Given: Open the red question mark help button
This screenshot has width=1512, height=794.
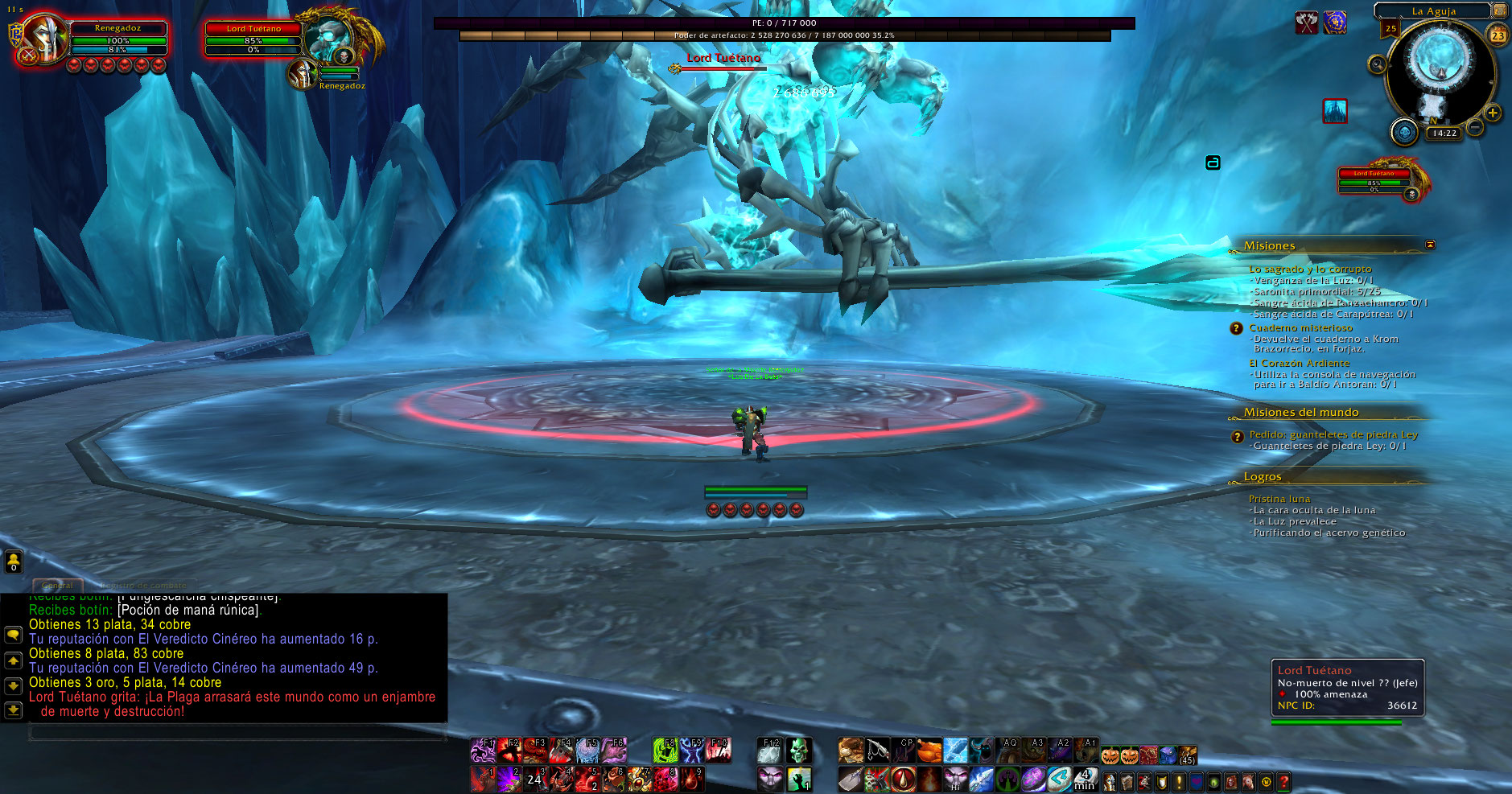Looking at the screenshot, I should (1283, 781).
